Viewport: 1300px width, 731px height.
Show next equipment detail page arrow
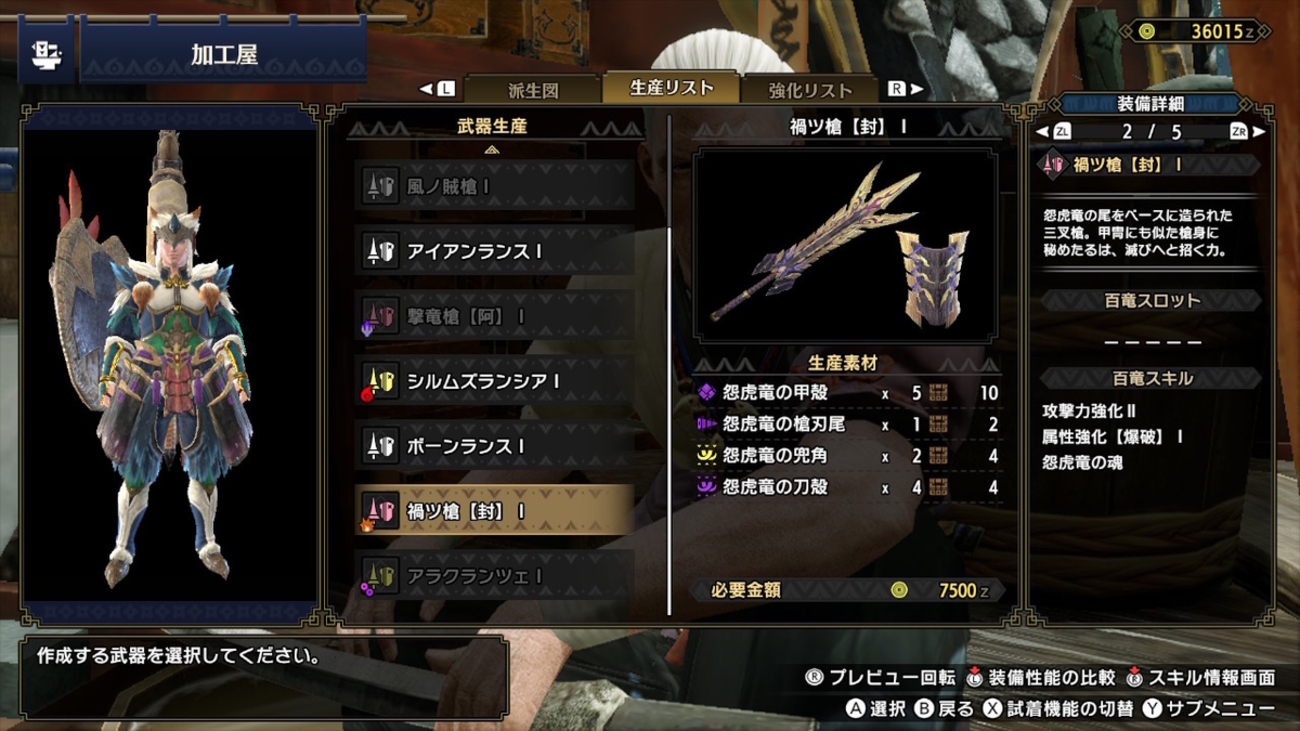1258,131
